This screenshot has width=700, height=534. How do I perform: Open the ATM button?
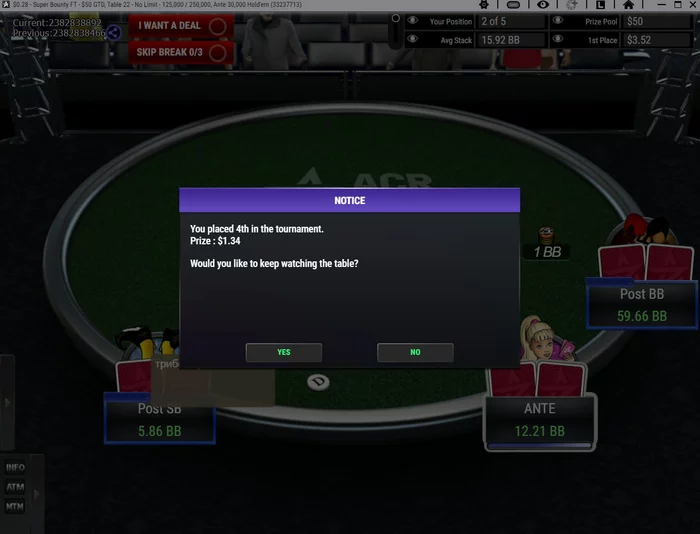(15, 487)
